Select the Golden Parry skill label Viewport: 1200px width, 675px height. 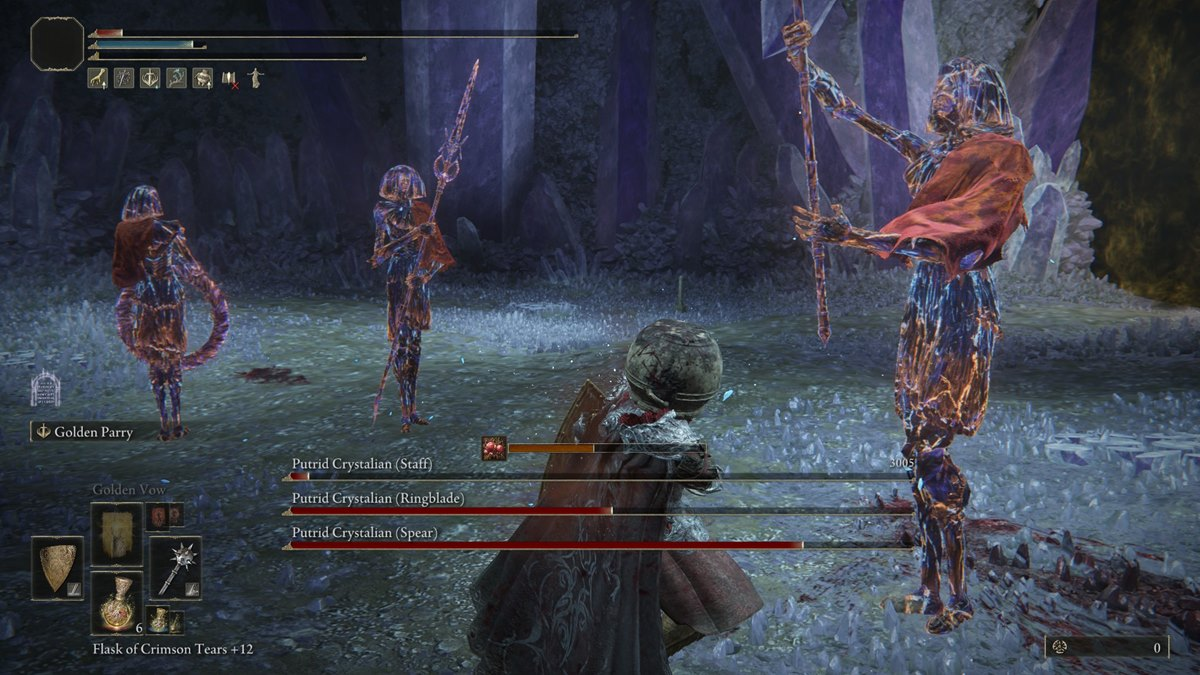(93, 432)
